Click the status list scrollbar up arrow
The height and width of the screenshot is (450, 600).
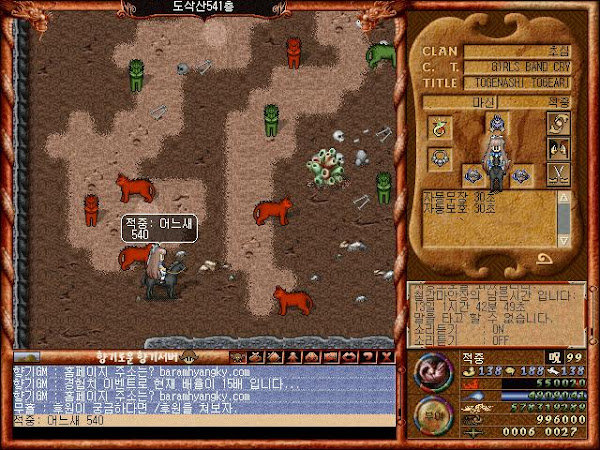point(565,198)
